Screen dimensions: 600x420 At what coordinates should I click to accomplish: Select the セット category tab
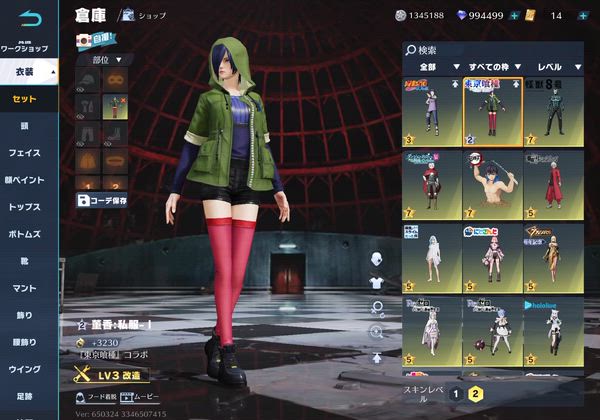tap(25, 99)
